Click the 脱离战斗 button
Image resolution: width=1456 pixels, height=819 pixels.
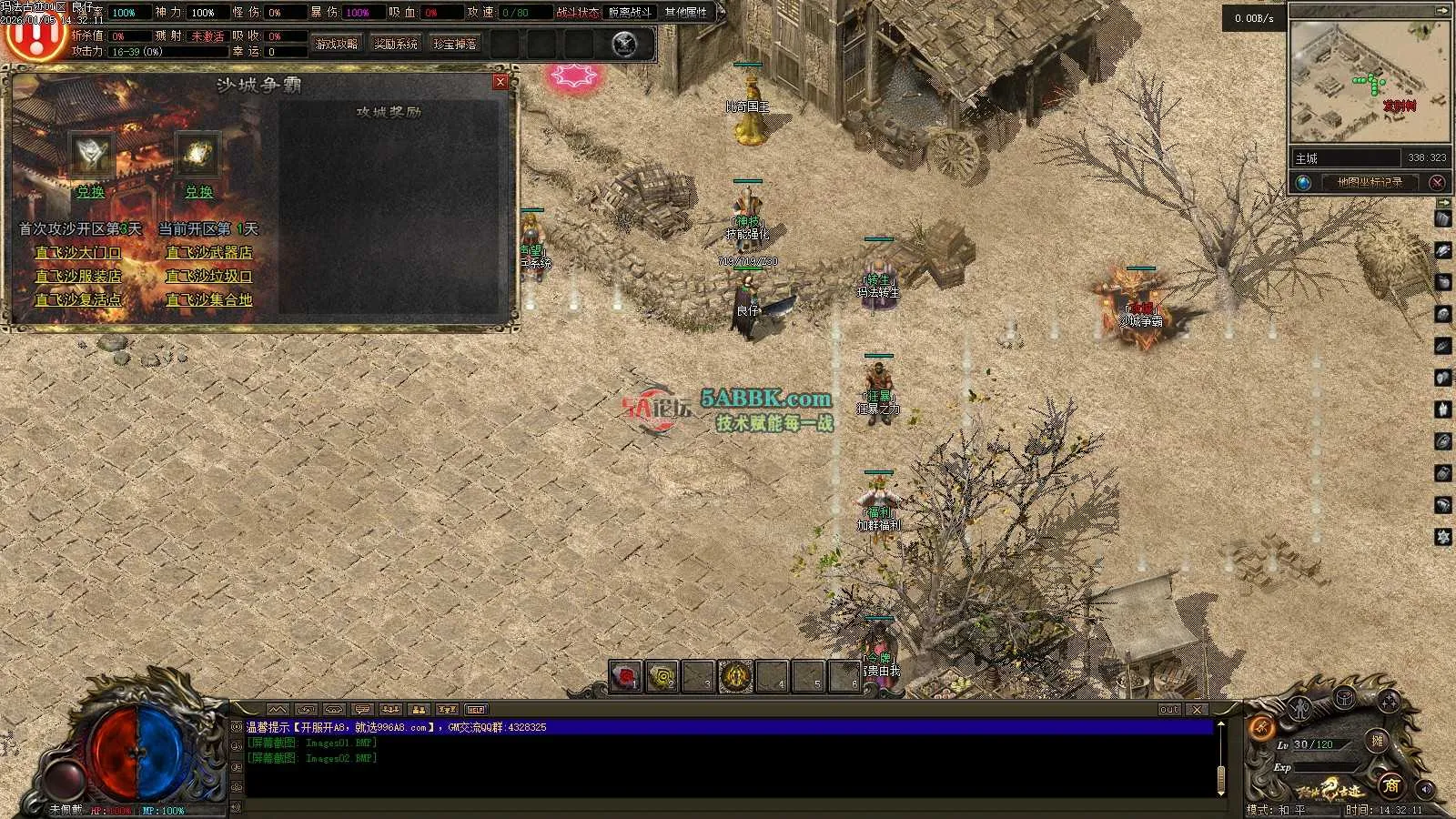point(630,12)
